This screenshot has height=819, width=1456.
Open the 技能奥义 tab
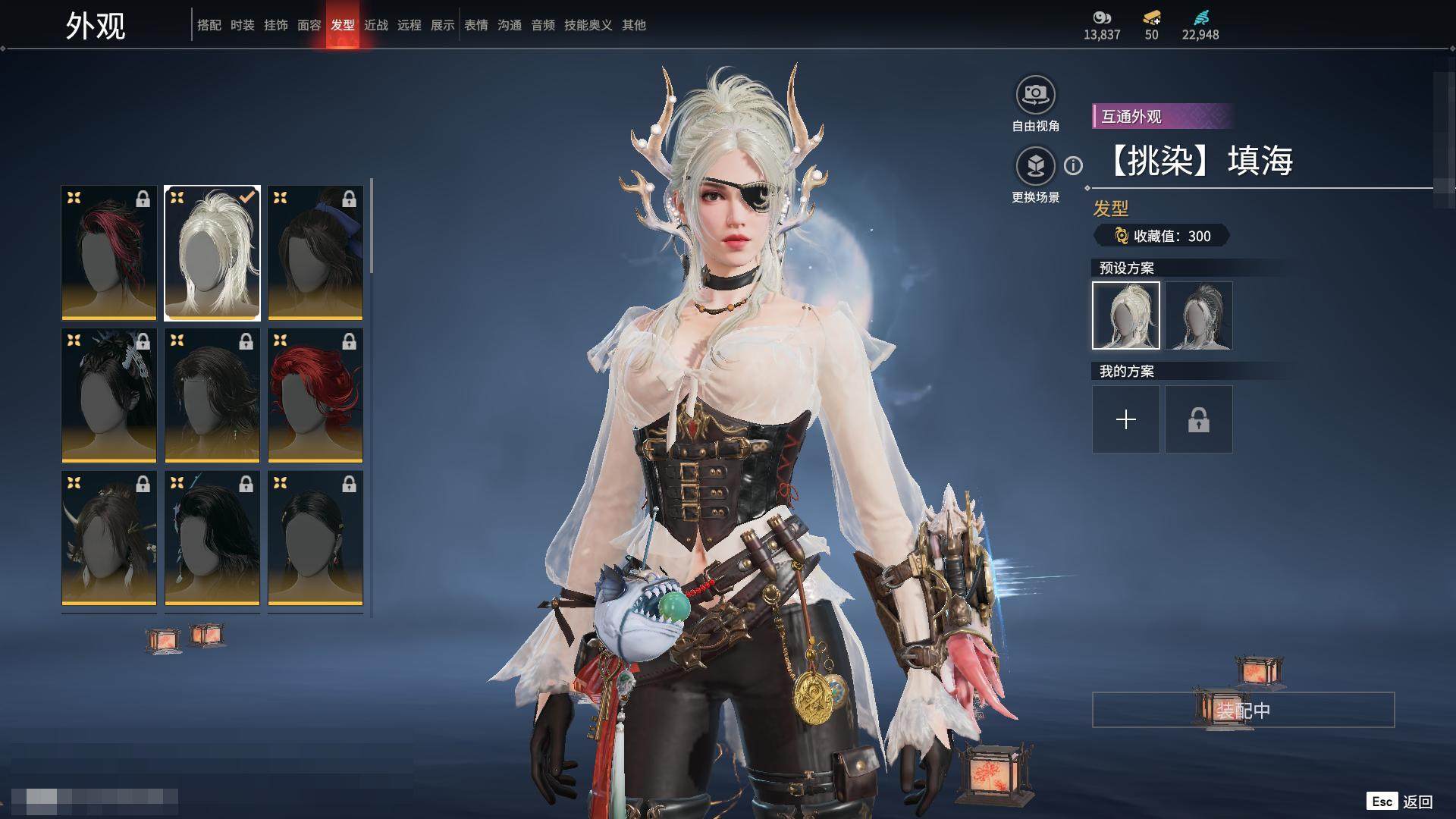pos(588,25)
